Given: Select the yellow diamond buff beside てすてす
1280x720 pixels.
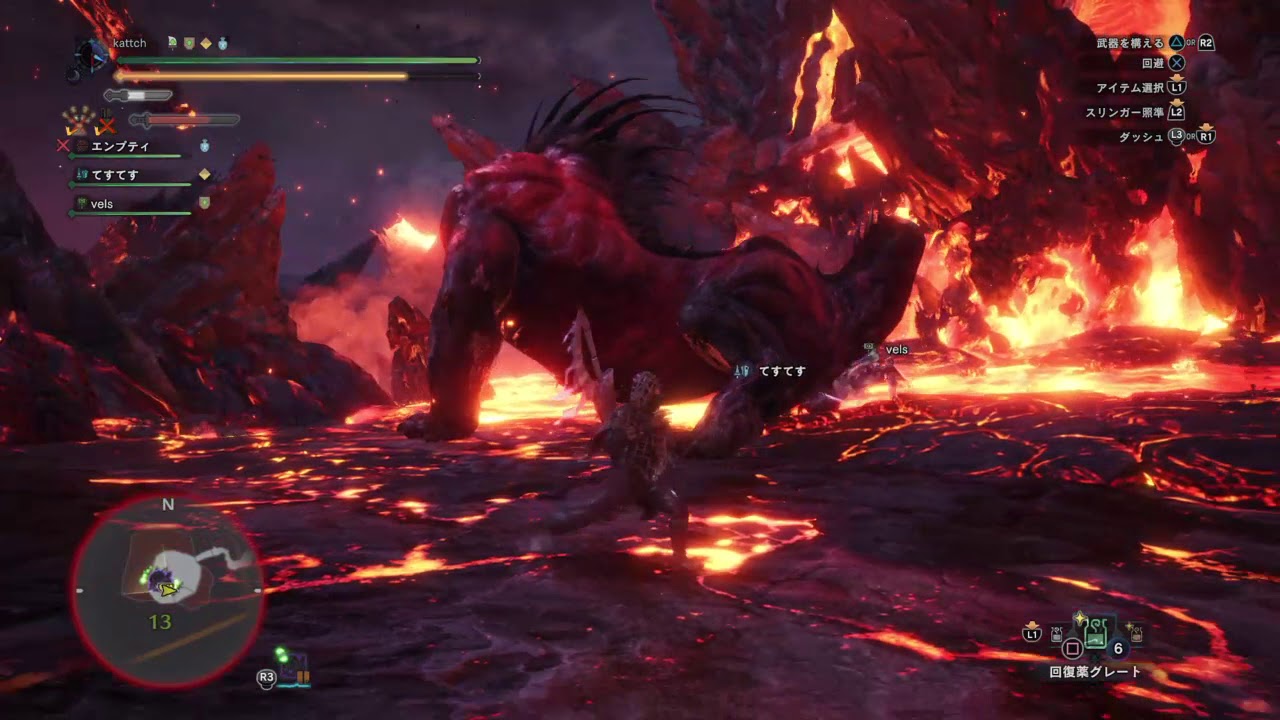Looking at the screenshot, I should [204, 174].
